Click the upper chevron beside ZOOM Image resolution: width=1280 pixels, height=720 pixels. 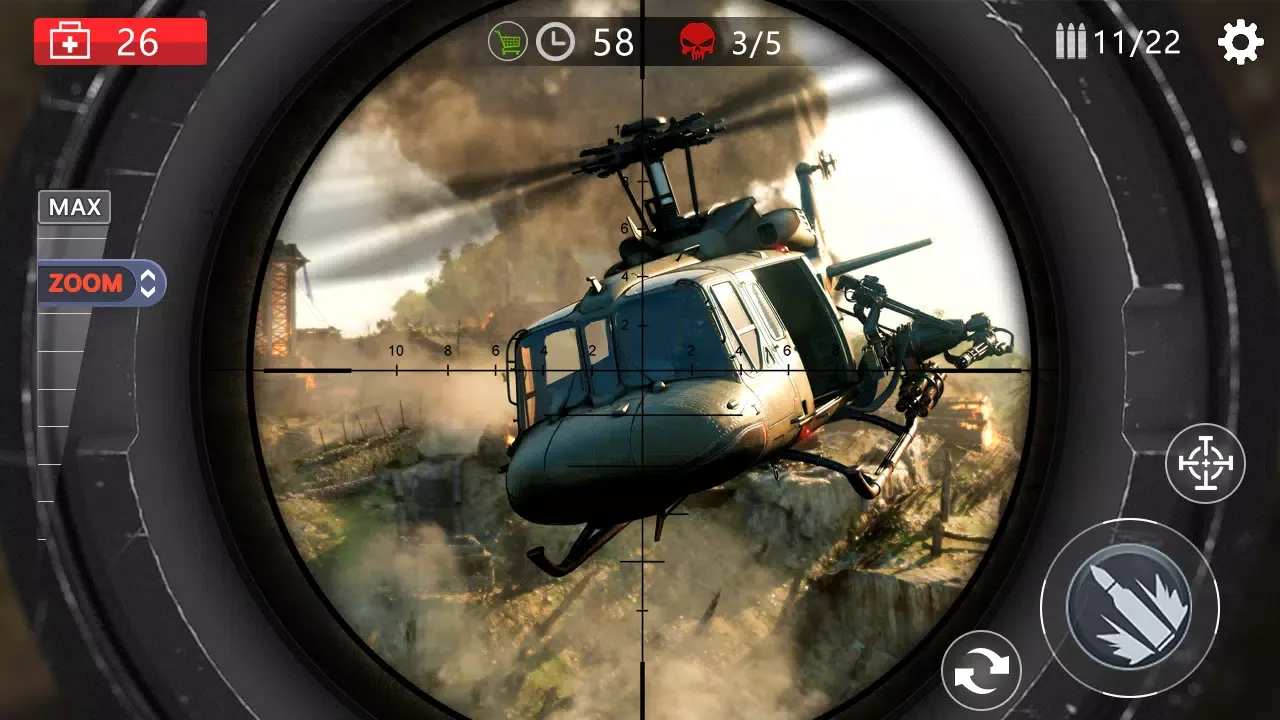(146, 275)
